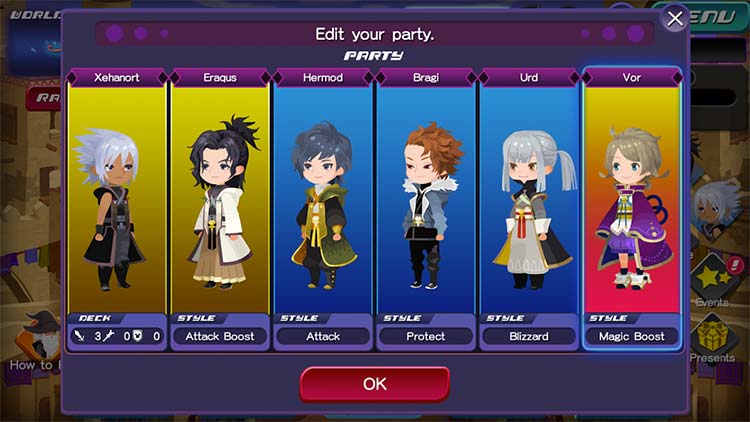Change Hermod's Attack style
This screenshot has width=750, height=422.
(x=323, y=336)
